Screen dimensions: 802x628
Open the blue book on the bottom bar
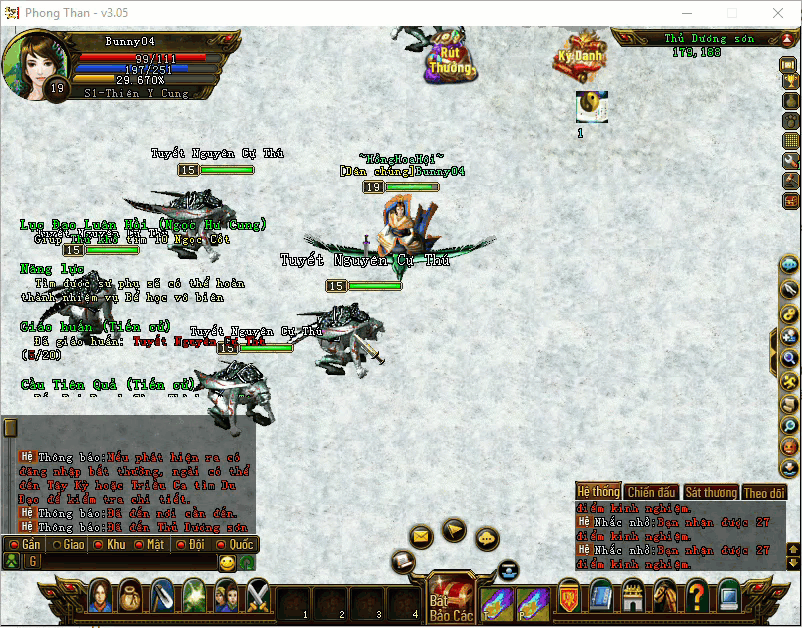[601, 597]
